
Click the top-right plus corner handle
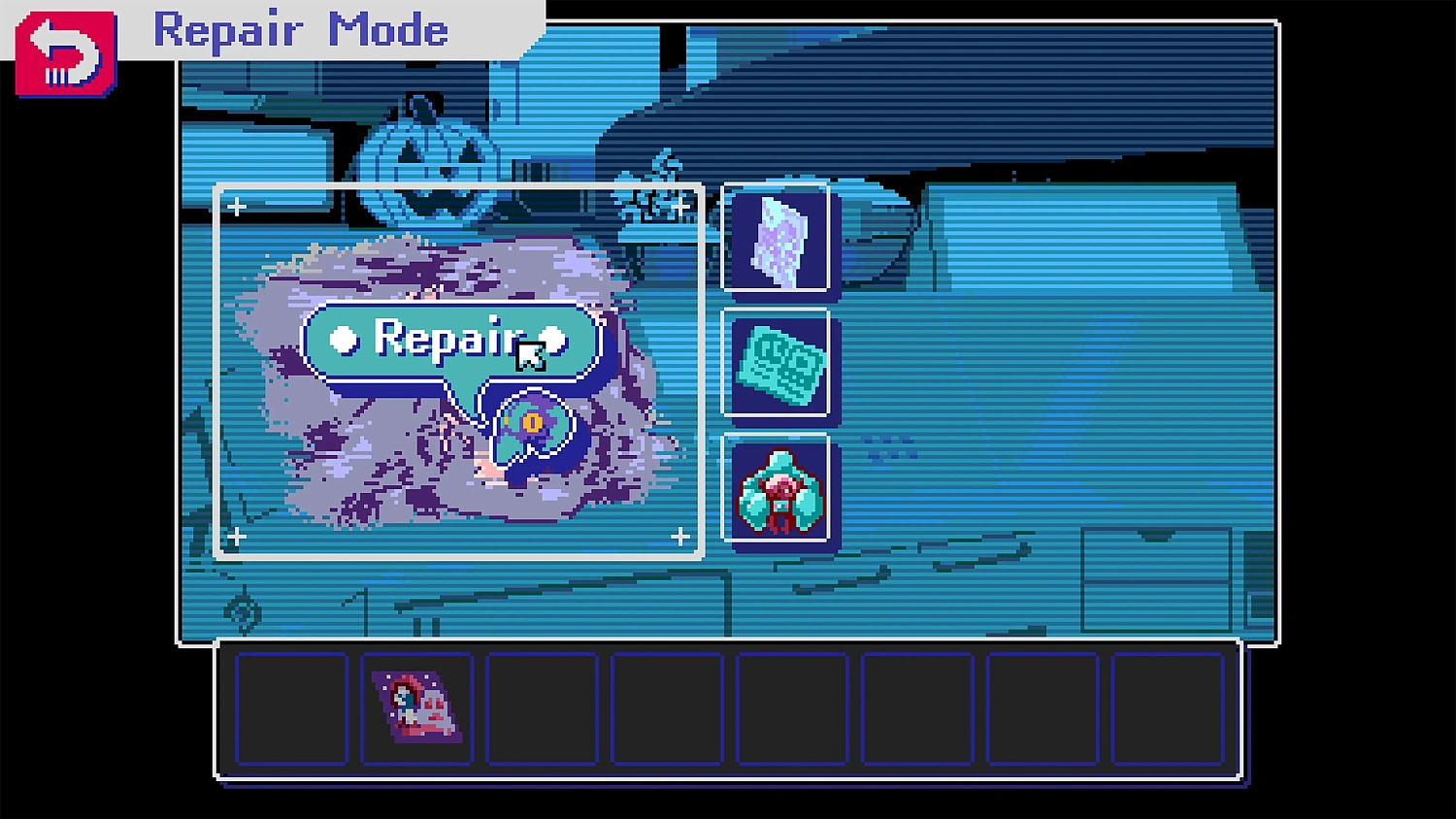(x=679, y=206)
